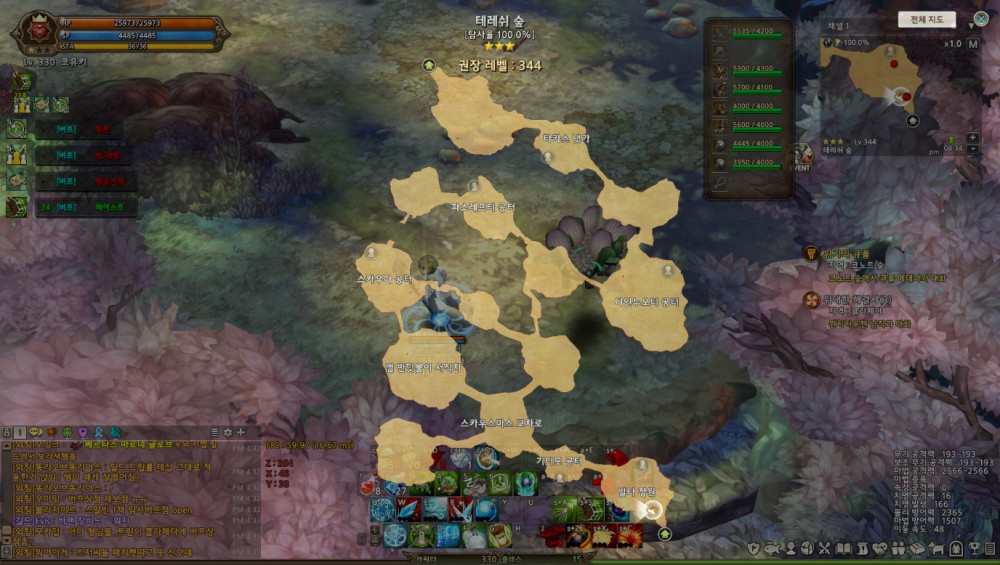Open the heart icon in bottom menu
Viewport: 1000px width, 565px height.
click(881, 548)
